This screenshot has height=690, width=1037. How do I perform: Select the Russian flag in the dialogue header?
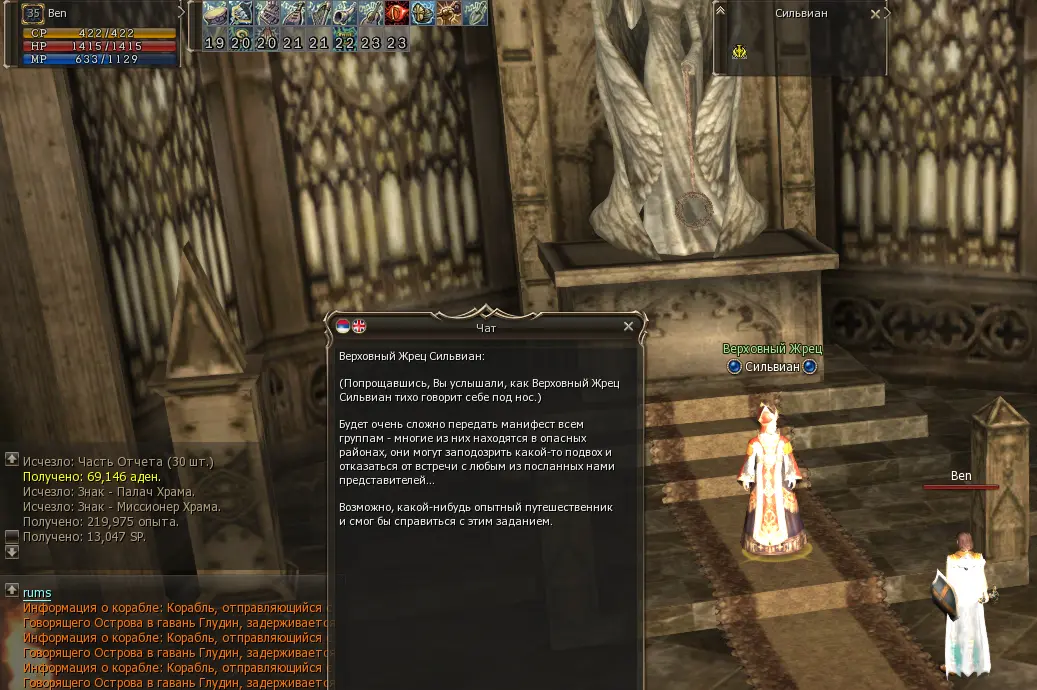(344, 326)
